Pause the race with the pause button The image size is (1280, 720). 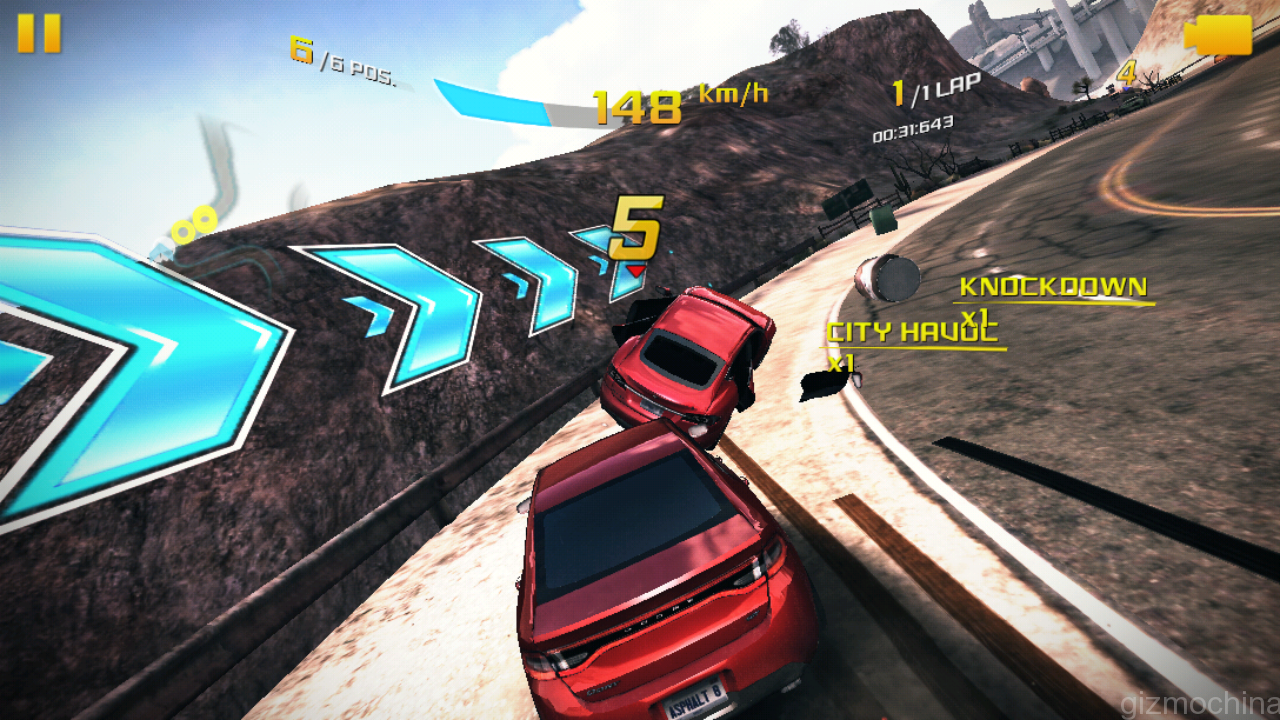tap(39, 33)
